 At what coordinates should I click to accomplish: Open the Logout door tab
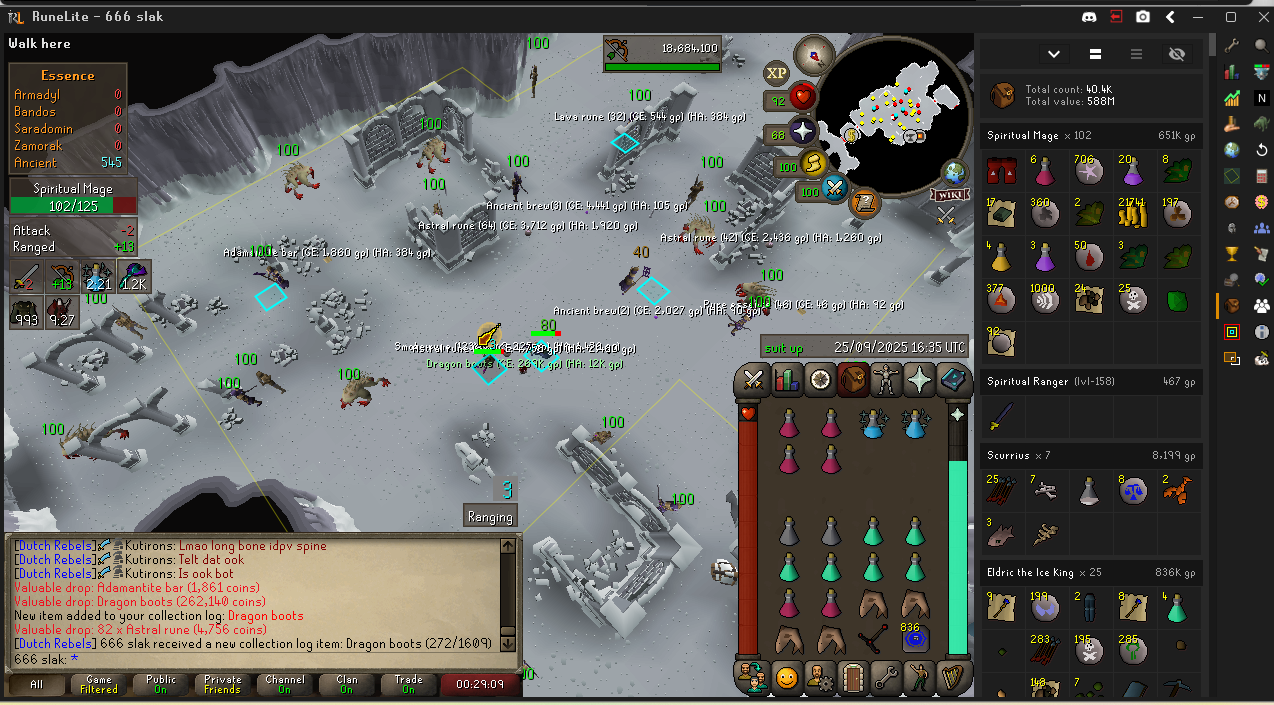click(852, 677)
